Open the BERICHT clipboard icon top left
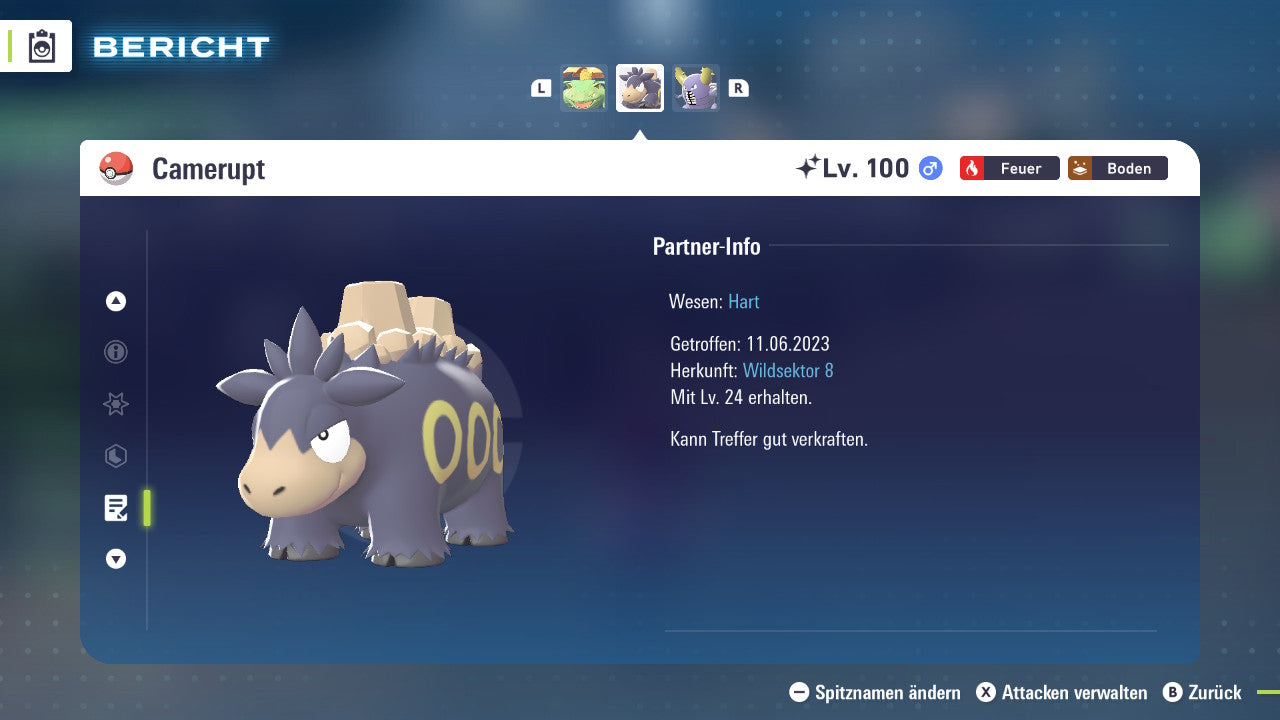Viewport: 1280px width, 720px height. pyautogui.click(x=40, y=45)
